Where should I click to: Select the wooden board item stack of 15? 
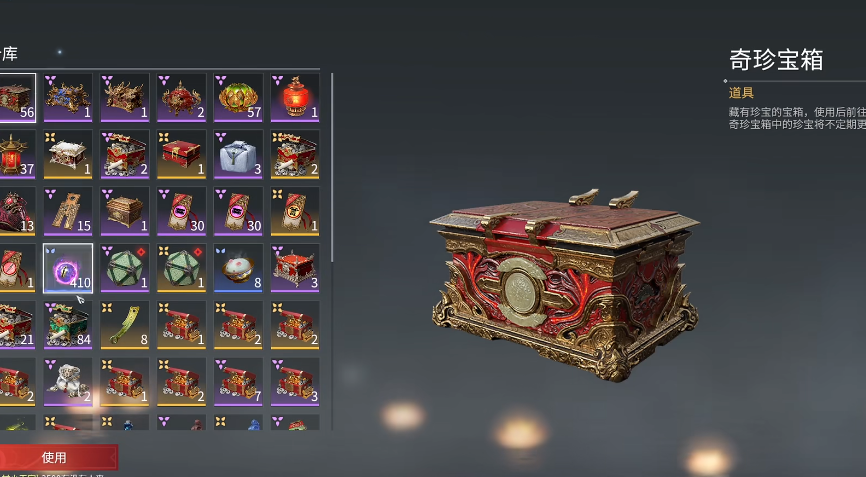point(68,211)
